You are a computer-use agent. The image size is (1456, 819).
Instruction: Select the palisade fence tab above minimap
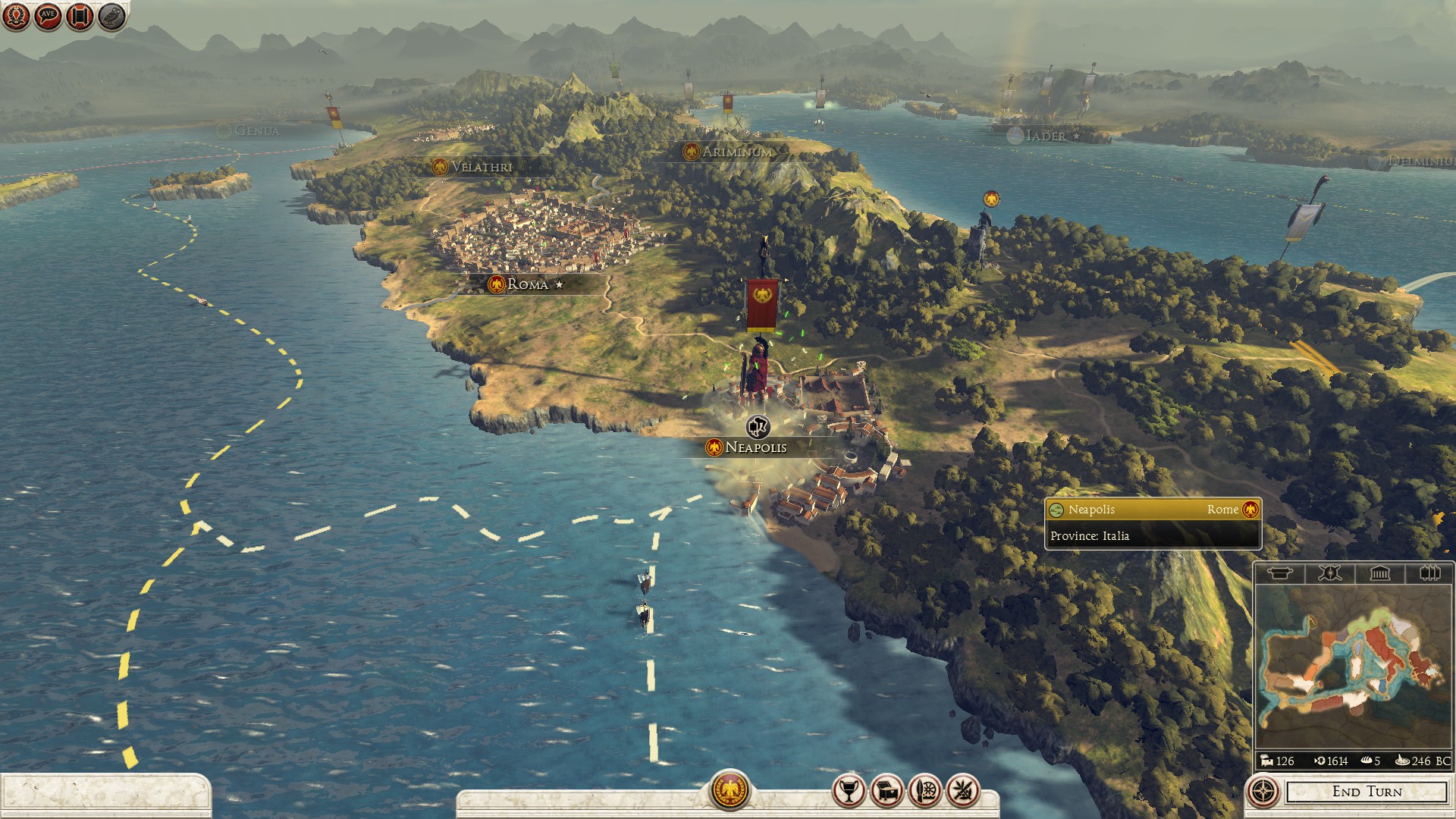pos(1429,573)
